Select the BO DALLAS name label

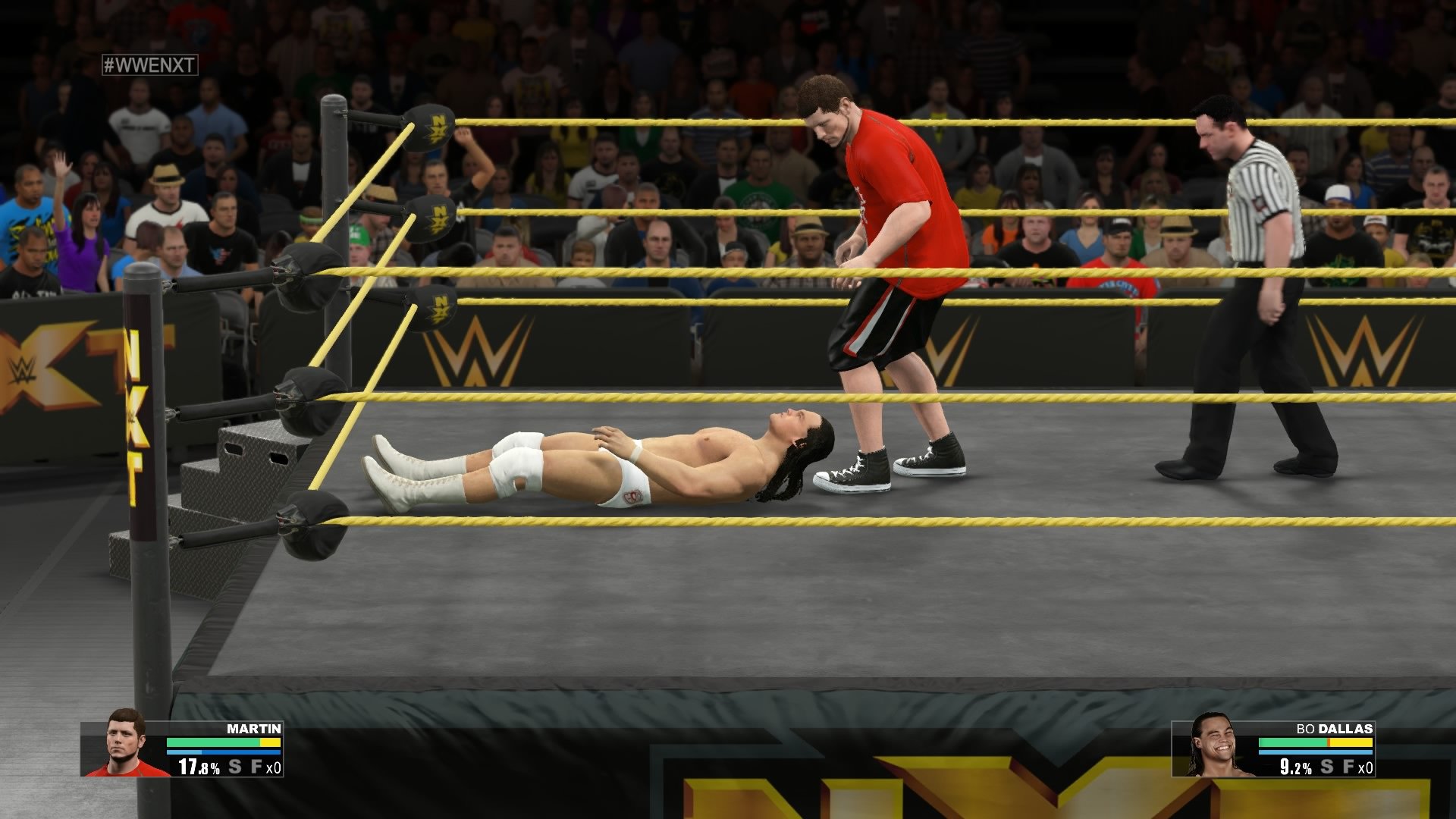pyautogui.click(x=1333, y=728)
